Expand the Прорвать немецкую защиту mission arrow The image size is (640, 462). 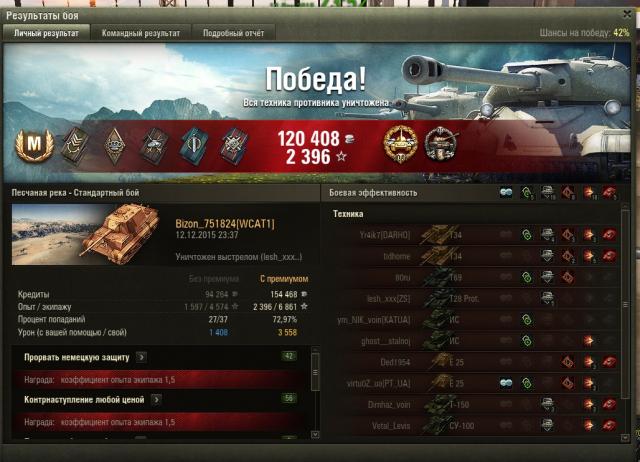(141, 356)
